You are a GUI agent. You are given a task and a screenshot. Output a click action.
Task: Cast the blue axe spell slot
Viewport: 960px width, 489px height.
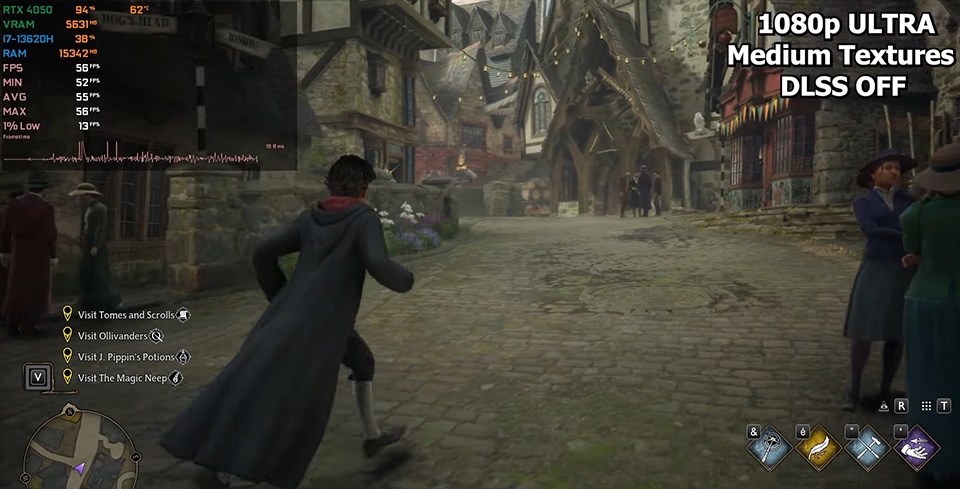point(769,447)
